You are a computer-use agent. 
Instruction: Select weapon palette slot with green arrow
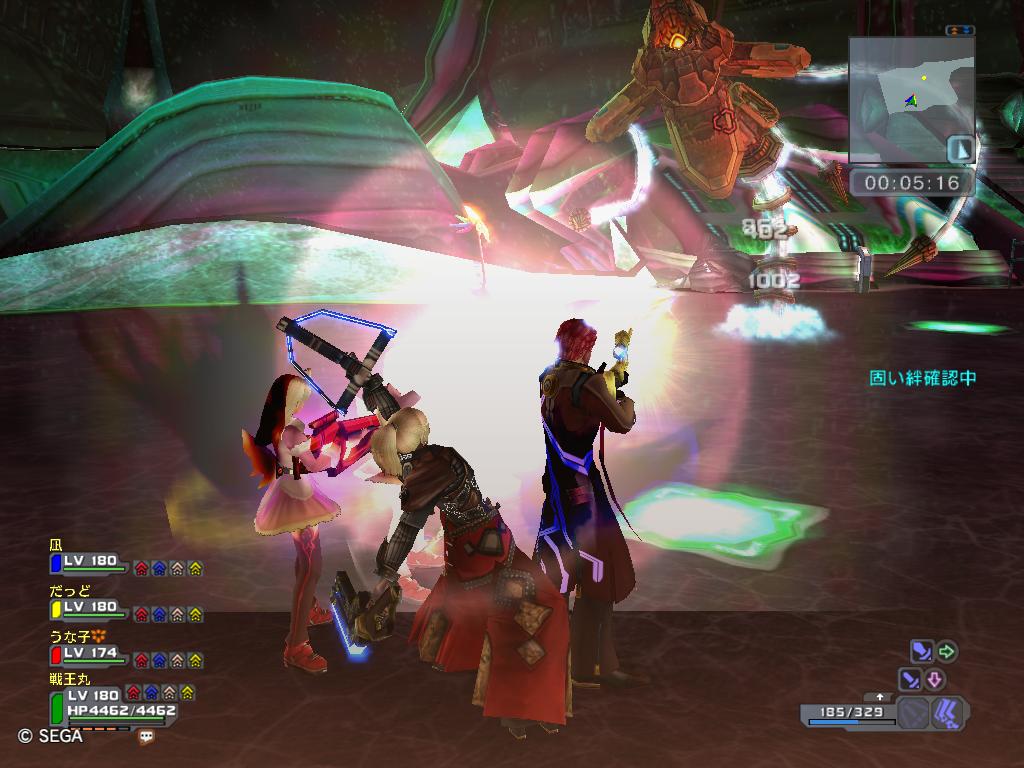point(933,652)
